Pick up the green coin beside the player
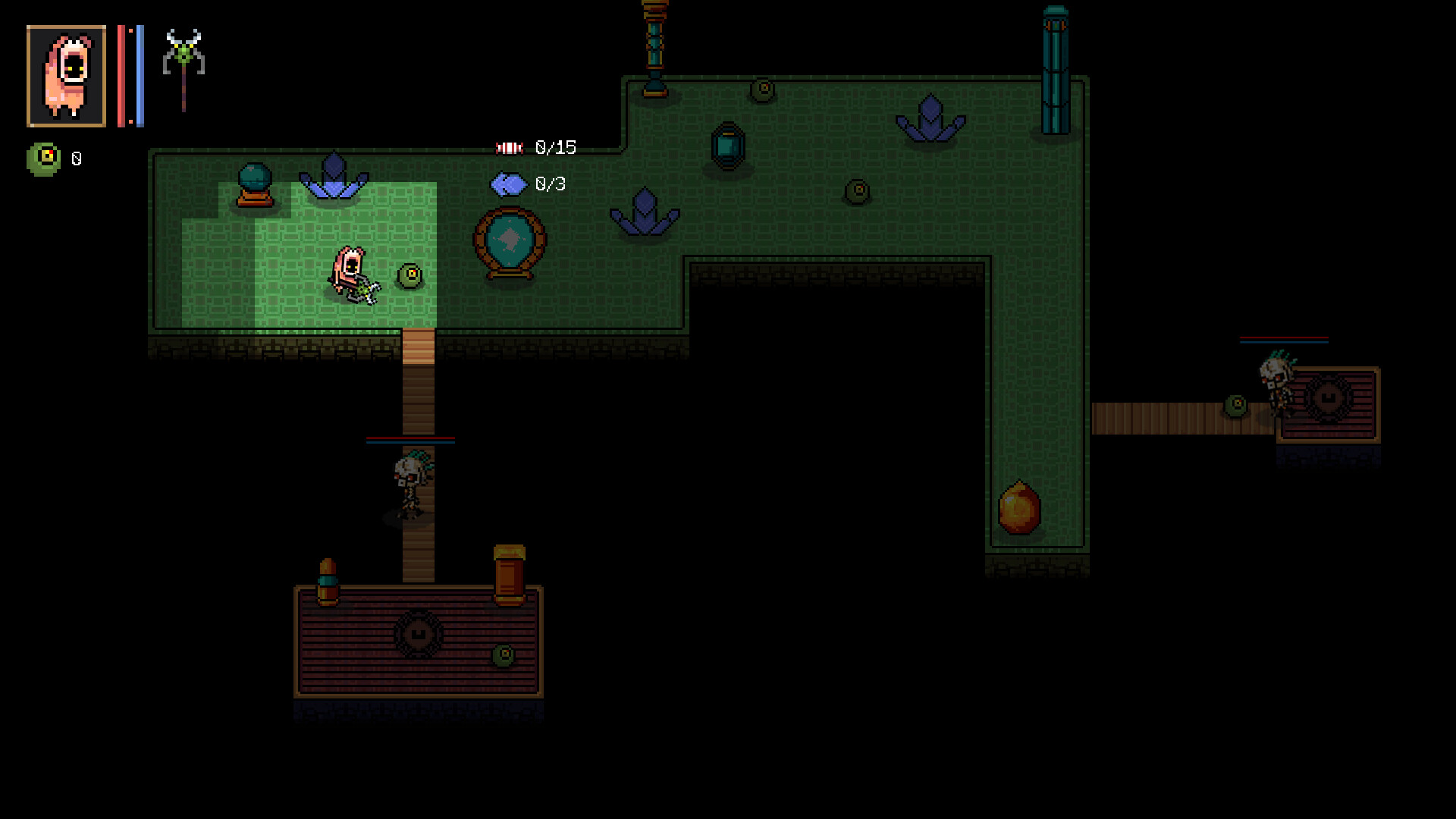The height and width of the screenshot is (819, 1456). 408,277
